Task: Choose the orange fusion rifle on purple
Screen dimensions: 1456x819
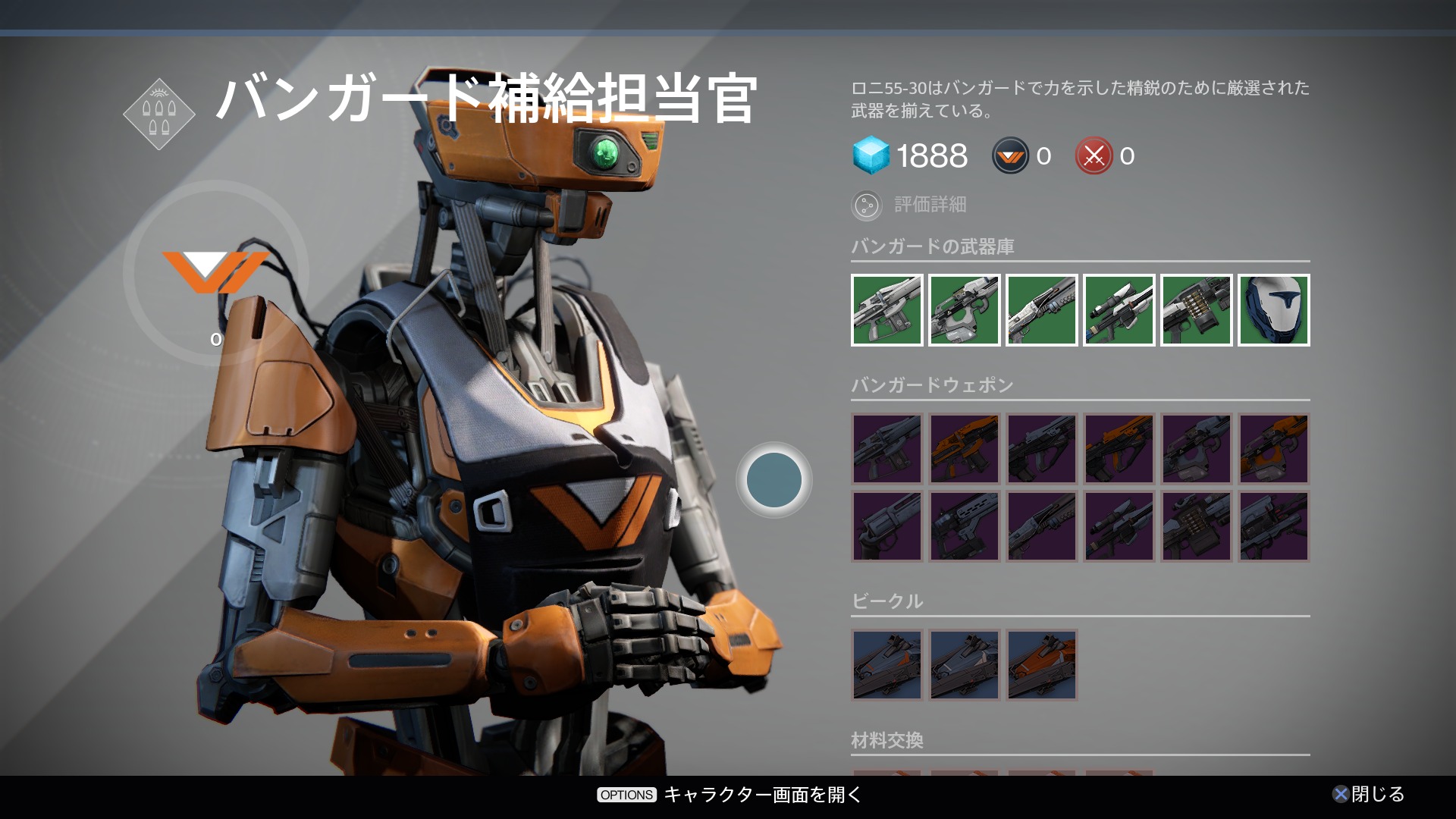Action: pos(1274,449)
